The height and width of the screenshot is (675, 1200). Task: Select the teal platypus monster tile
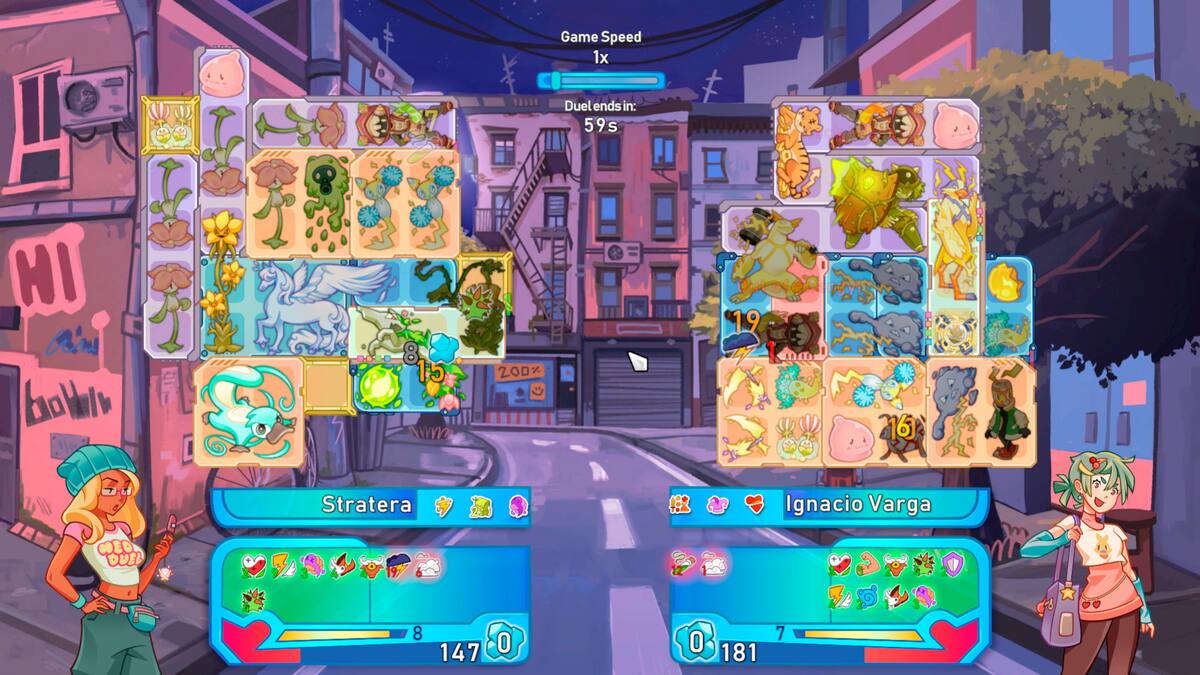pyautogui.click(x=246, y=410)
